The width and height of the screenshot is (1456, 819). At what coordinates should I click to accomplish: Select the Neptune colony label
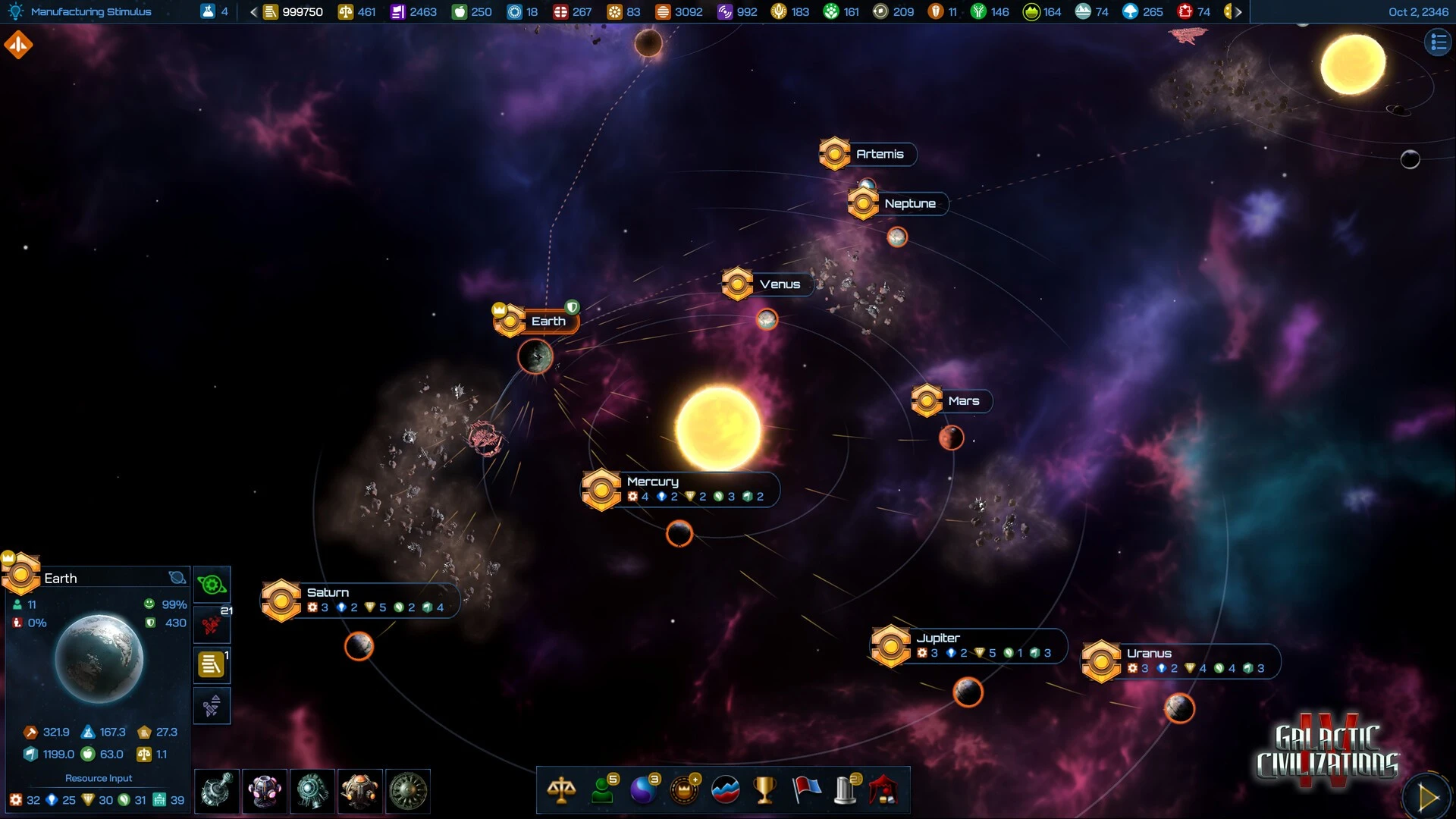coord(909,203)
